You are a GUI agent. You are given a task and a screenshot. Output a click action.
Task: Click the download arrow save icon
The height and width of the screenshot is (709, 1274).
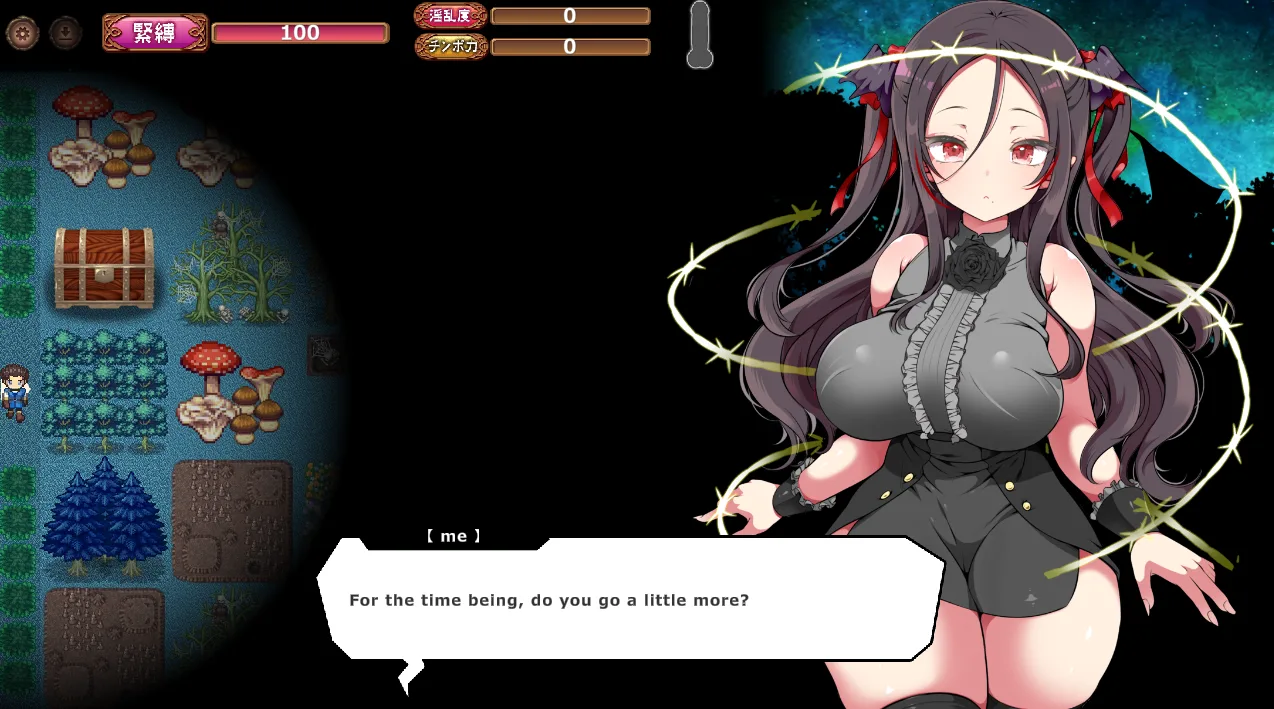pos(65,33)
